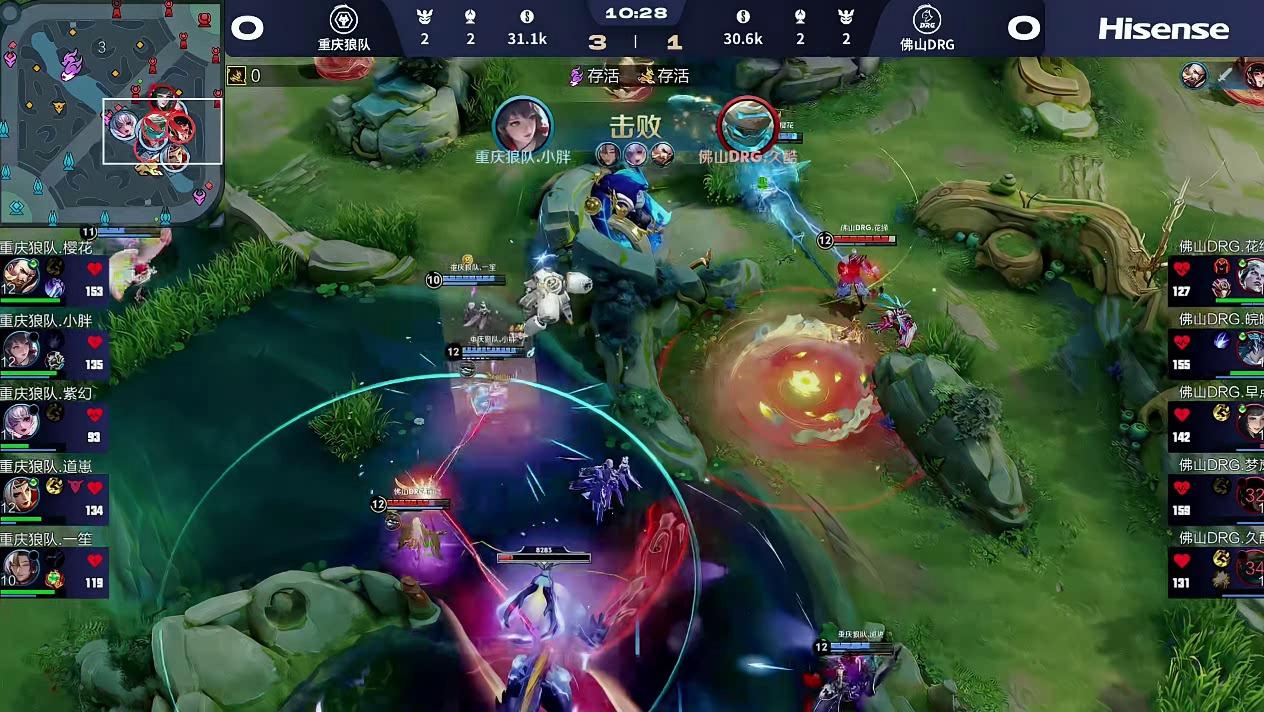This screenshot has width=1264, height=712.
Task: Click the 佛山DRG team logo
Action: 926,20
